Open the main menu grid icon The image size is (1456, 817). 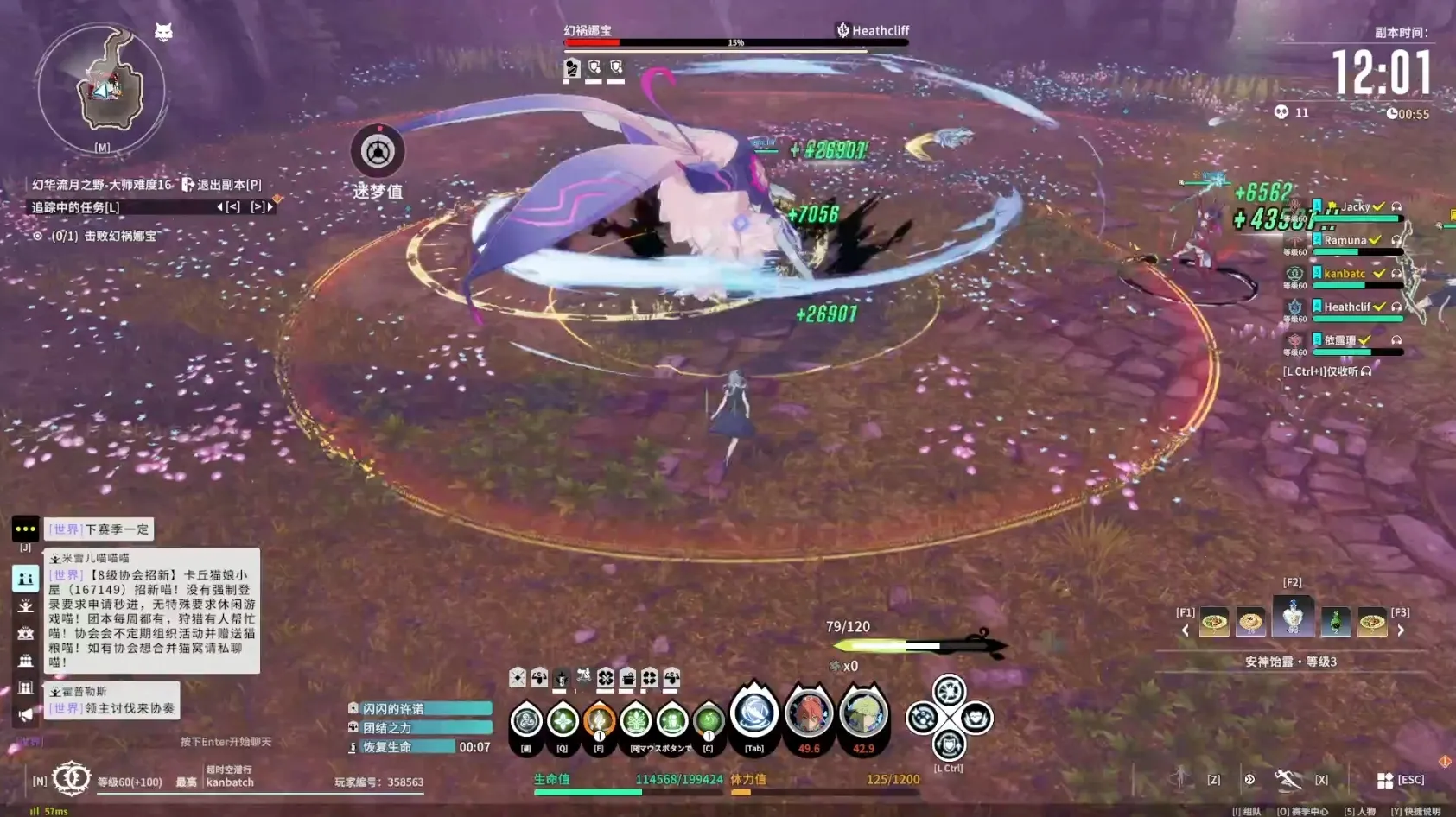[x=1384, y=780]
